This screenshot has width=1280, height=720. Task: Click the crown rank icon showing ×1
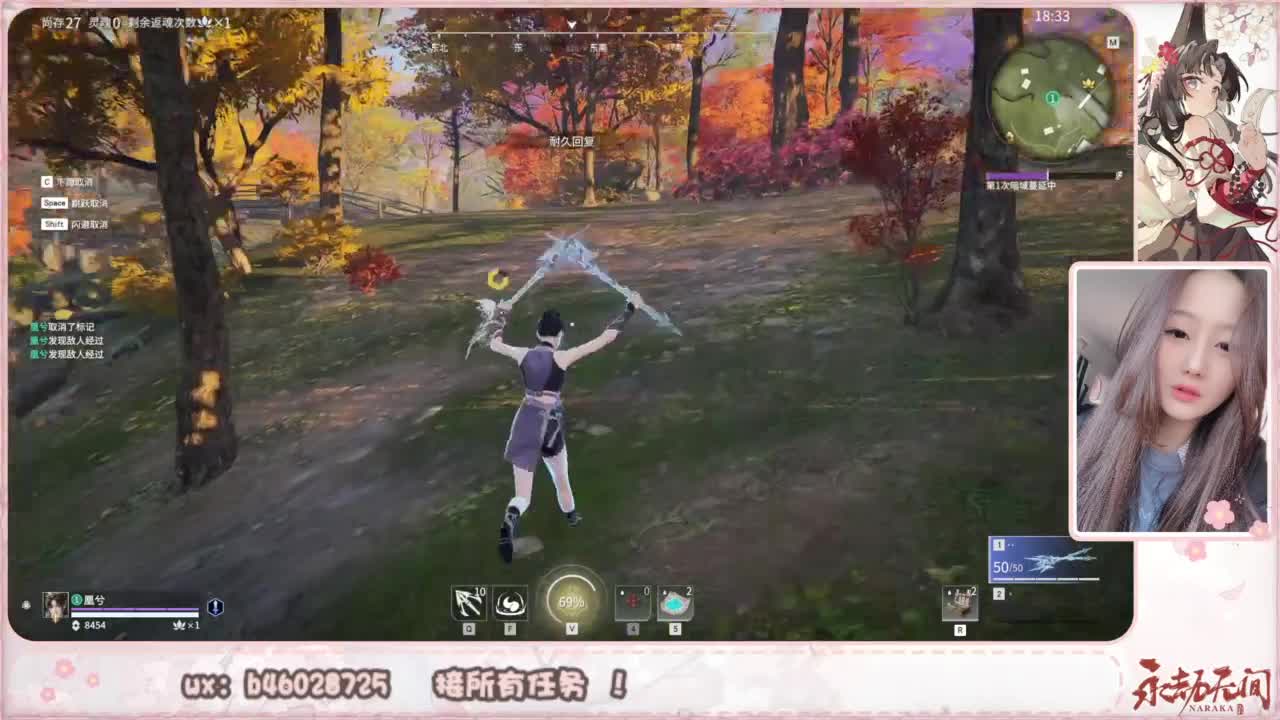point(180,626)
